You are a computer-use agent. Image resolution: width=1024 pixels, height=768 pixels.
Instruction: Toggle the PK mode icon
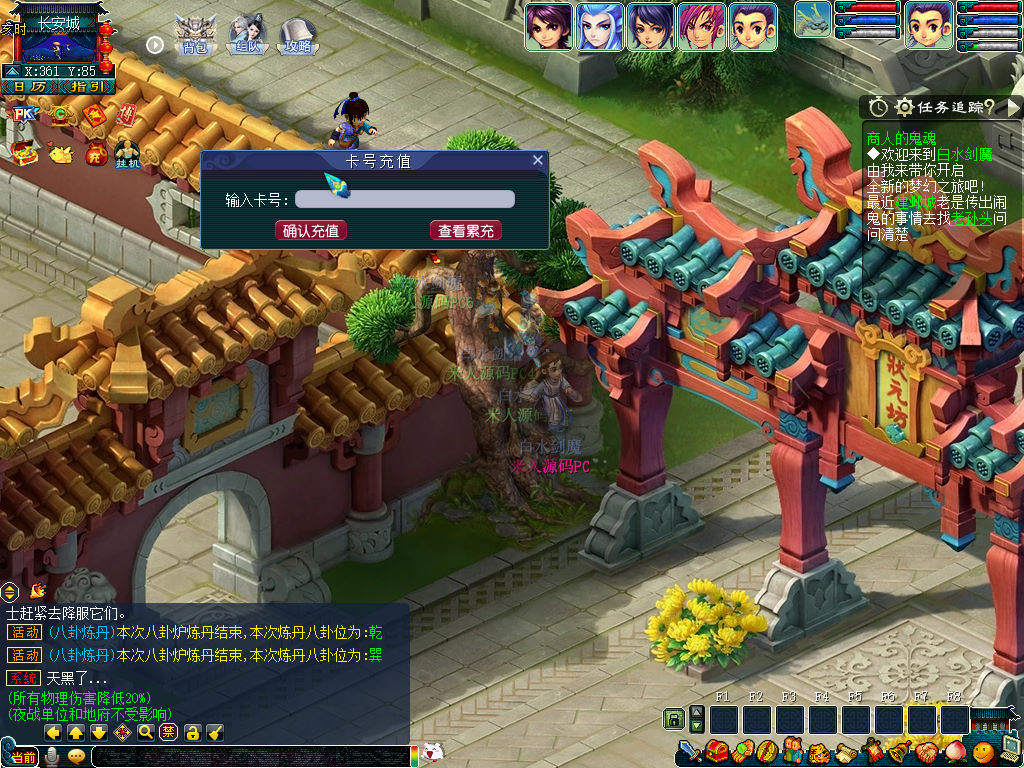pos(22,115)
